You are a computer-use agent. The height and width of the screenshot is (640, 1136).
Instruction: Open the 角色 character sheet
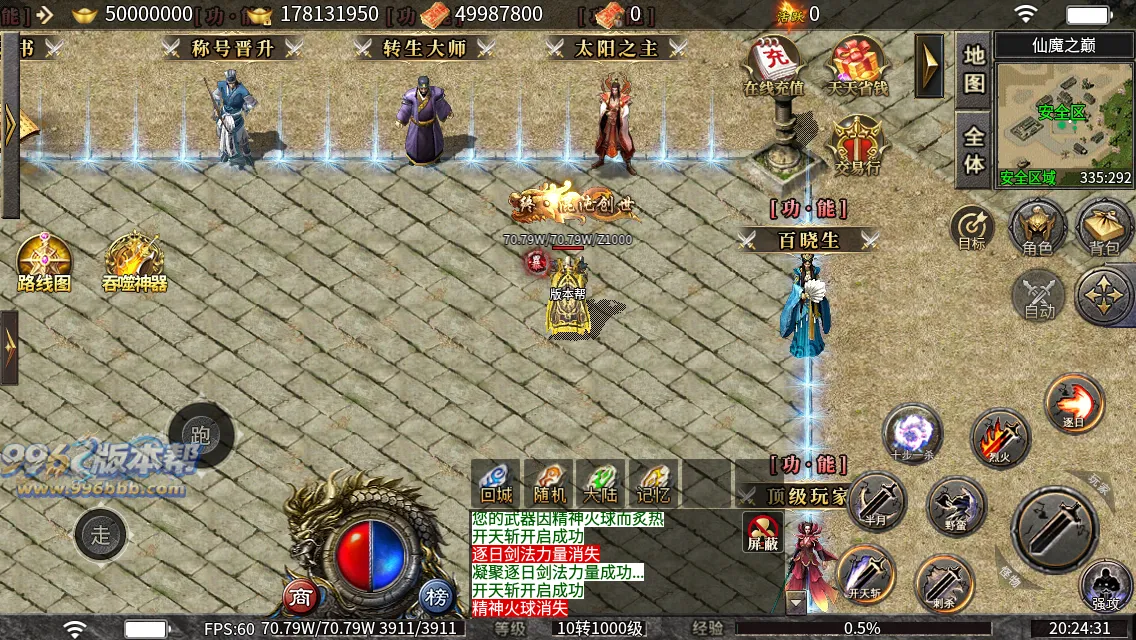pos(1037,226)
